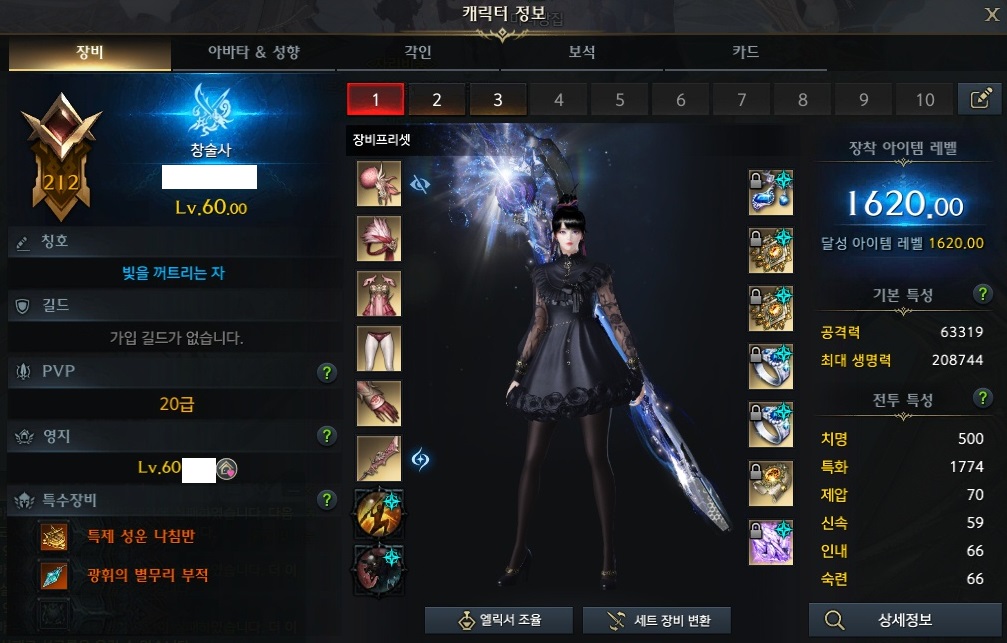Click the 세트 장비 변환 button
1007x643 pixels.
click(655, 620)
